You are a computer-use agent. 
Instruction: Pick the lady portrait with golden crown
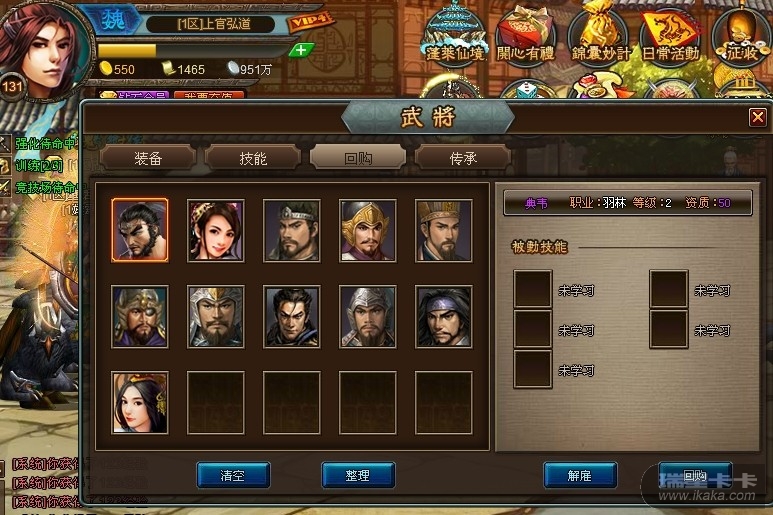pyautogui.click(x=140, y=402)
